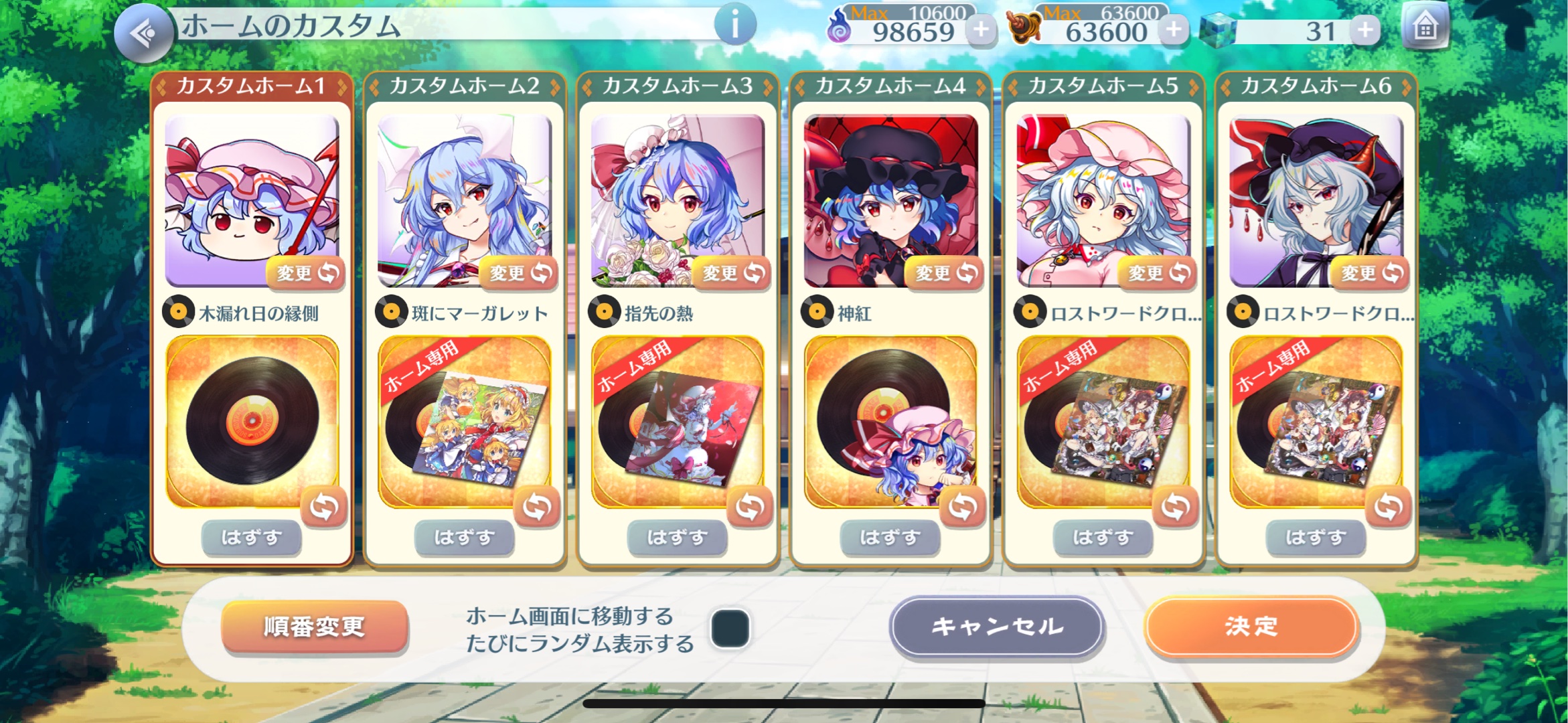Remove the record from Custom Home 1
Viewport: 1568px width, 723px height.
click(x=251, y=538)
